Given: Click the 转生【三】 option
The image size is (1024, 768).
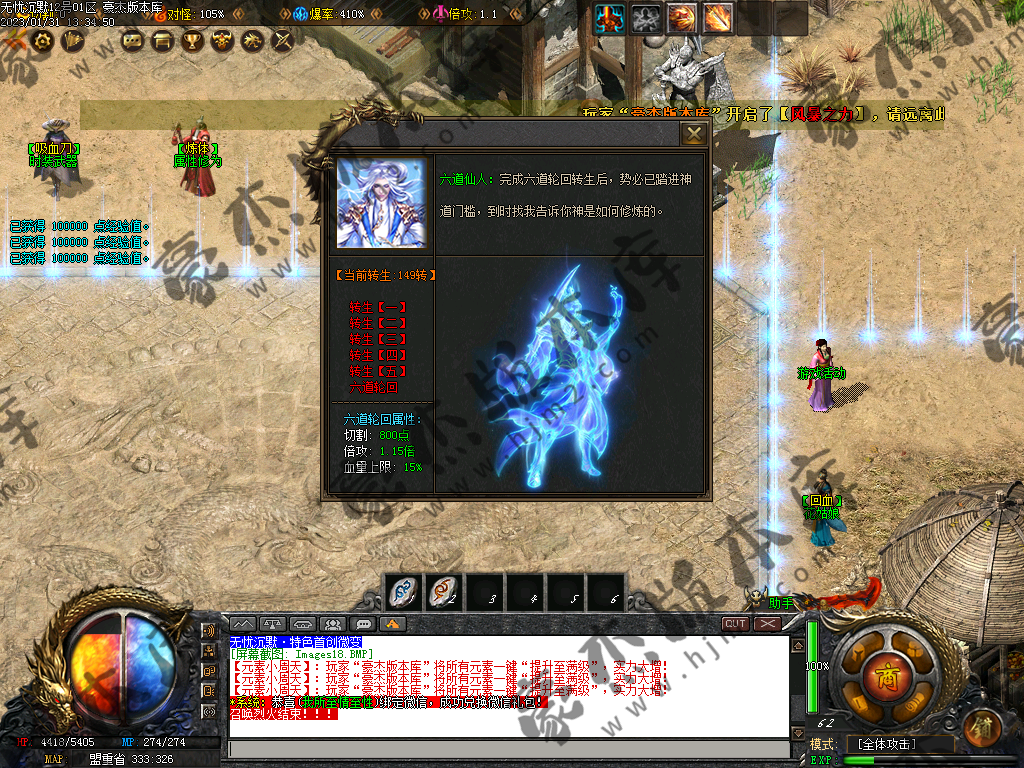Looking at the screenshot, I should (x=378, y=340).
